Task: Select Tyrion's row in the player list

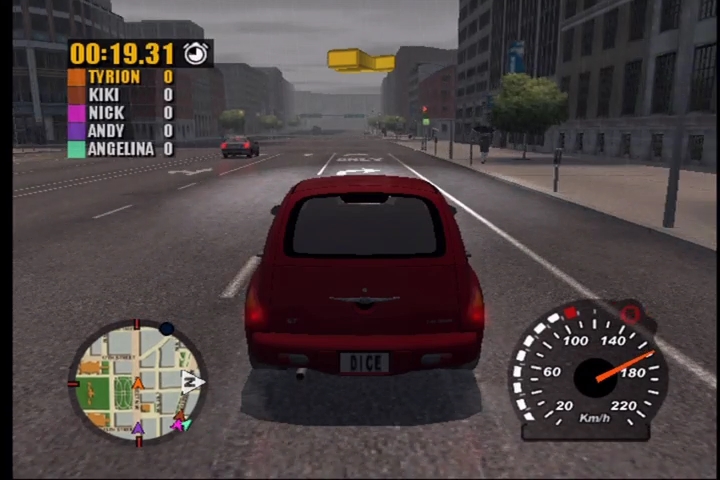Action: point(120,76)
